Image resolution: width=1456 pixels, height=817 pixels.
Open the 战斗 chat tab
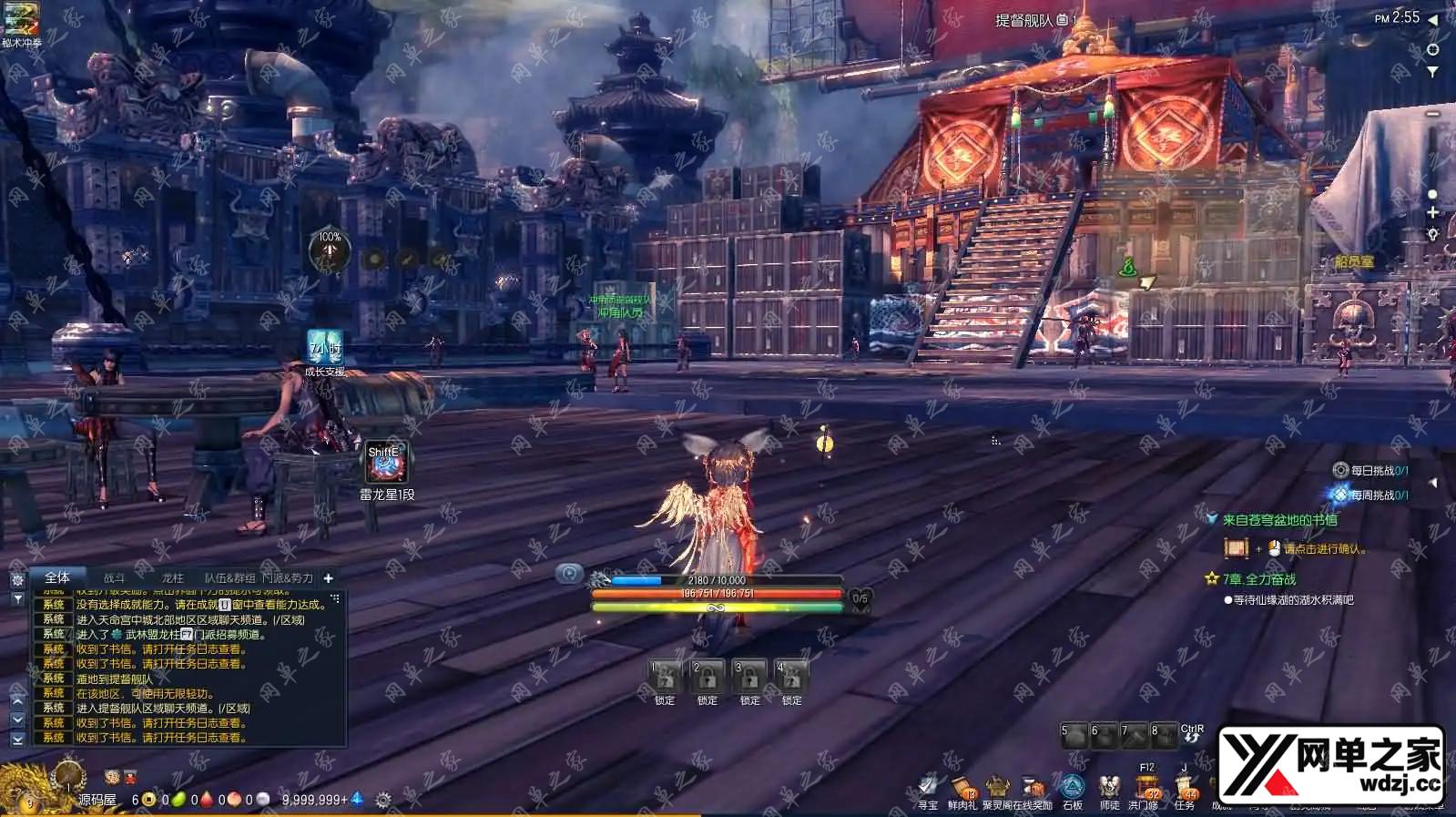[x=114, y=578]
